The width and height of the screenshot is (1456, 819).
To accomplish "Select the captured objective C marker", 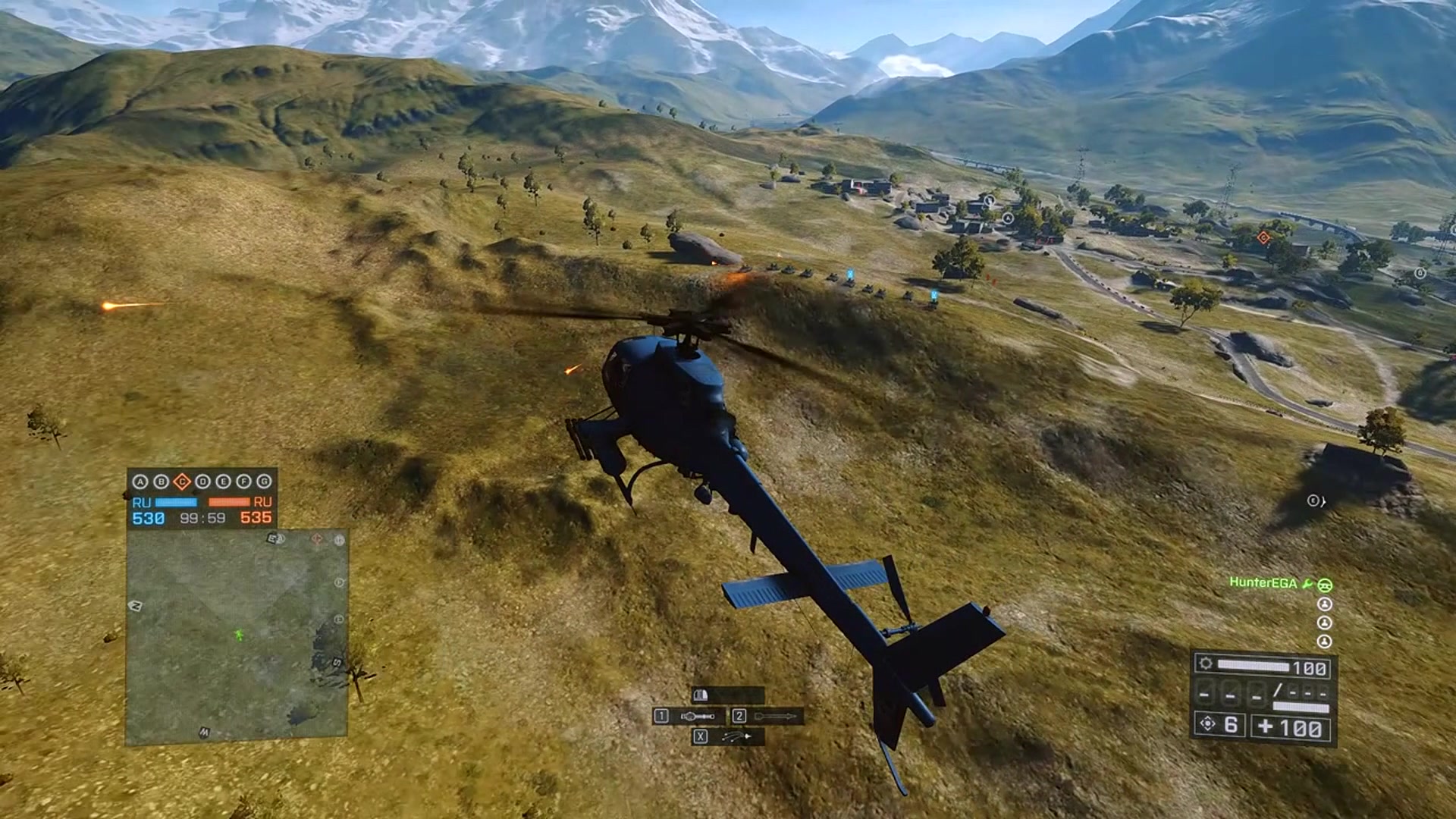I will [182, 482].
